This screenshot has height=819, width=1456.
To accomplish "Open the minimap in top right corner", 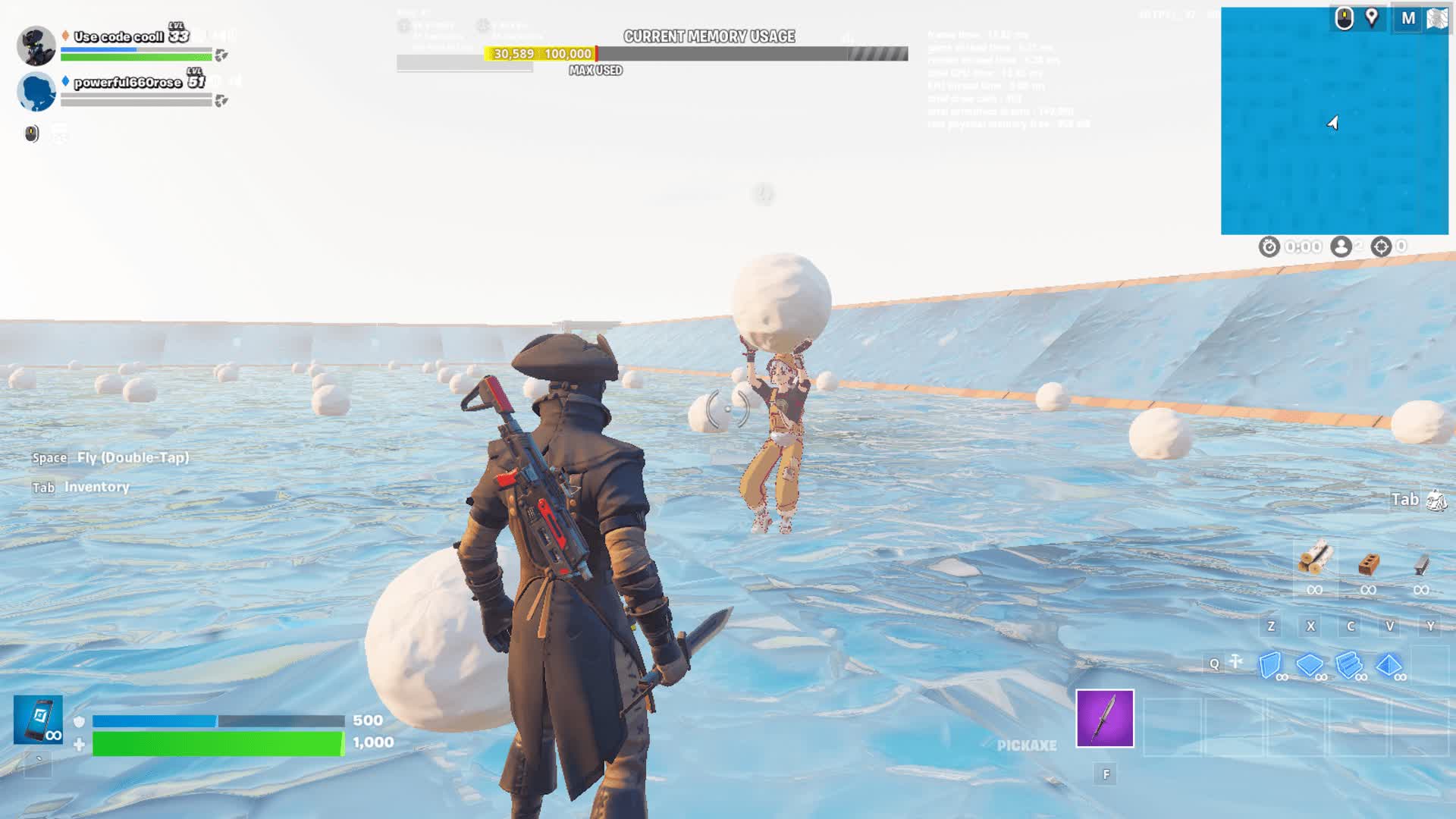I will click(1335, 121).
